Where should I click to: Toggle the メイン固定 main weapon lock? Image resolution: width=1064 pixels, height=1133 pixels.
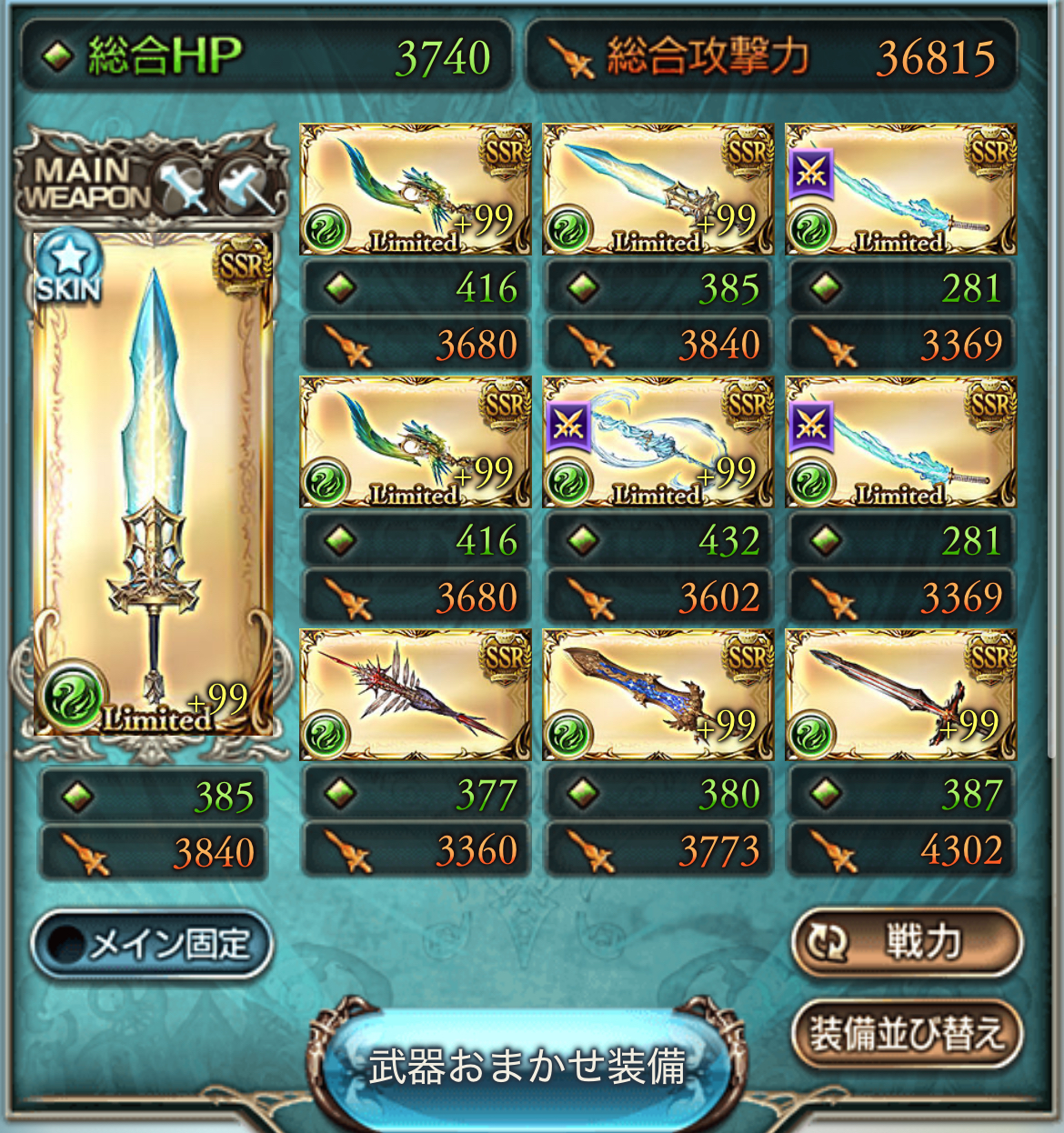(x=152, y=944)
